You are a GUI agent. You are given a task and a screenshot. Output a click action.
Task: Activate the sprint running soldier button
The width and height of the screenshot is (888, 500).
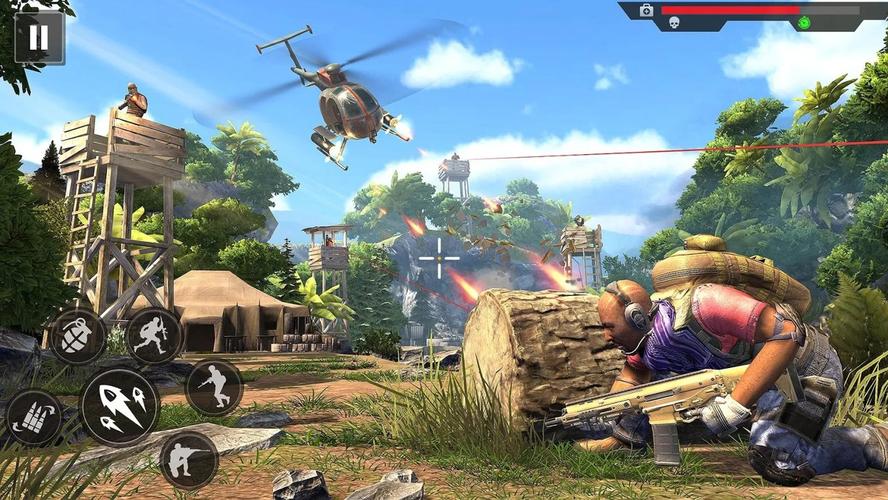[x=154, y=336]
